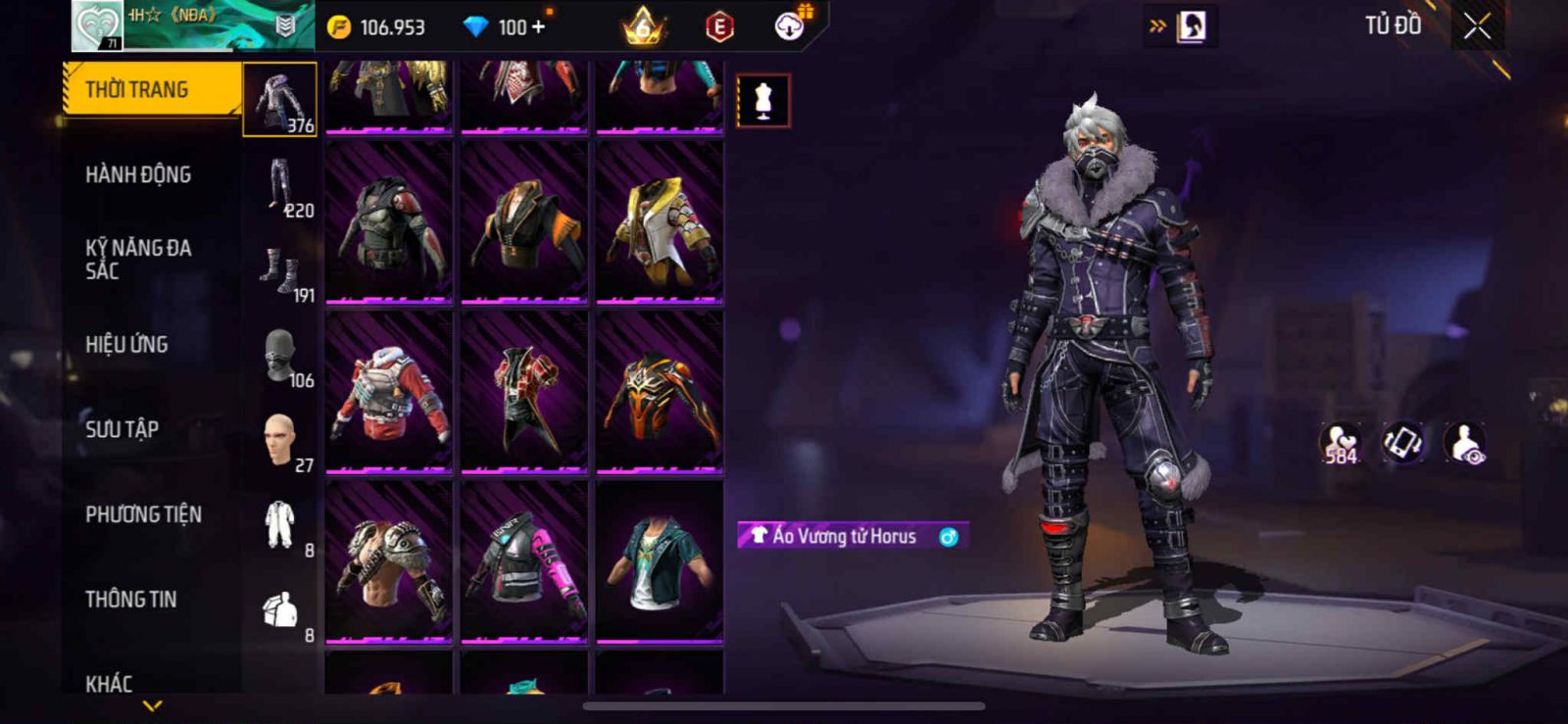1568x724 pixels.
Task: Switch to KỸ NĂNG ĐA SẮC
Action: coord(138,260)
